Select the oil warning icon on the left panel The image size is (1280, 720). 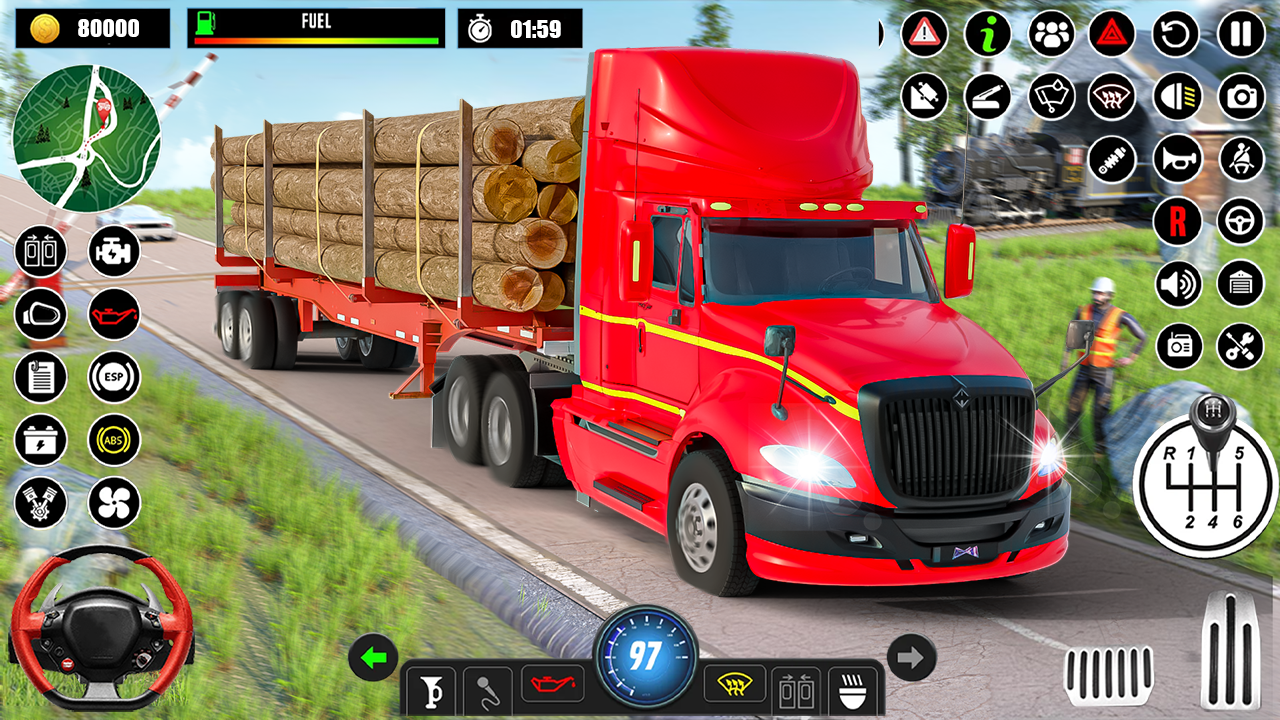[113, 313]
